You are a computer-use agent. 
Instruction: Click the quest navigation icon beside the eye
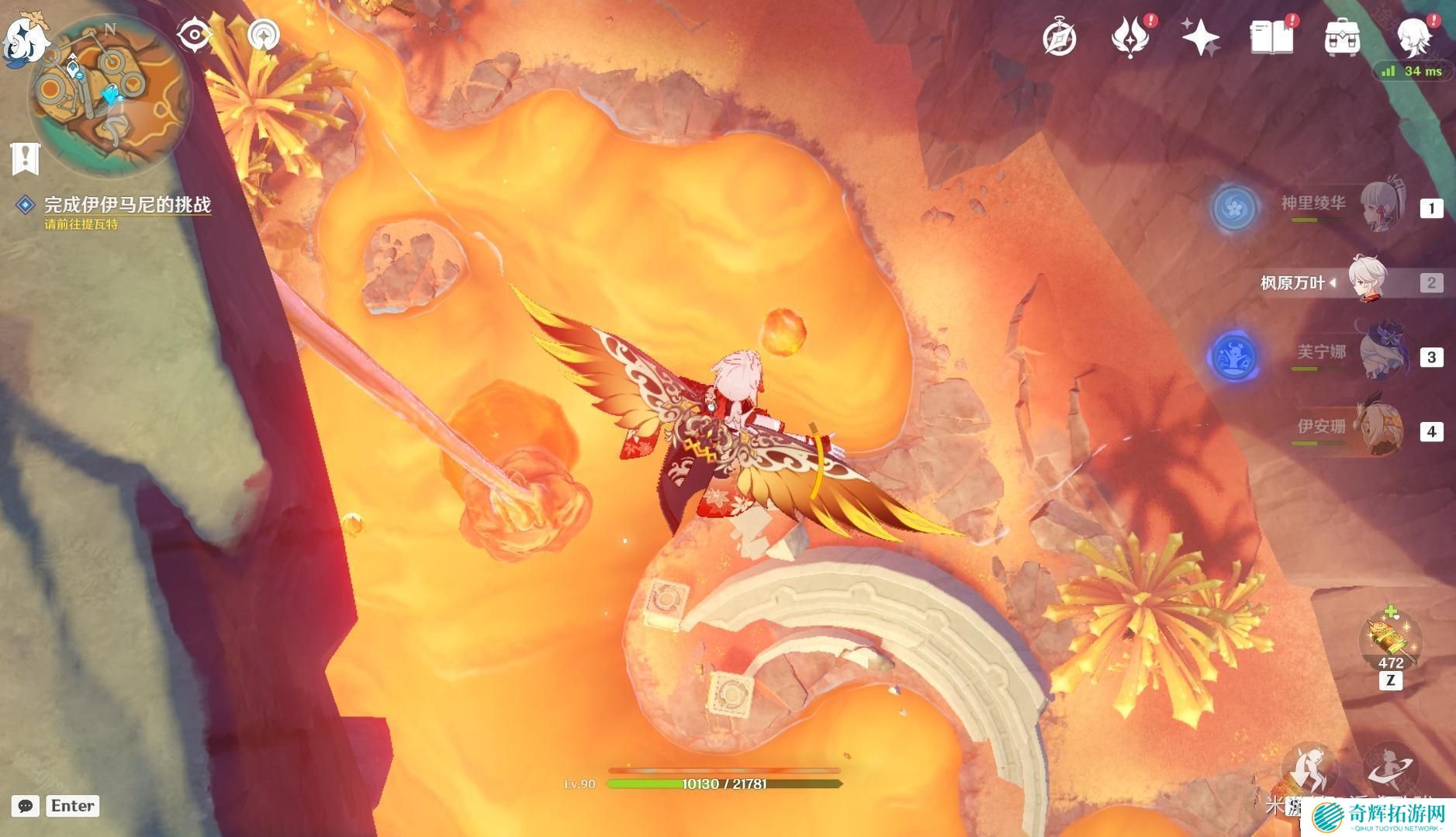point(264,35)
